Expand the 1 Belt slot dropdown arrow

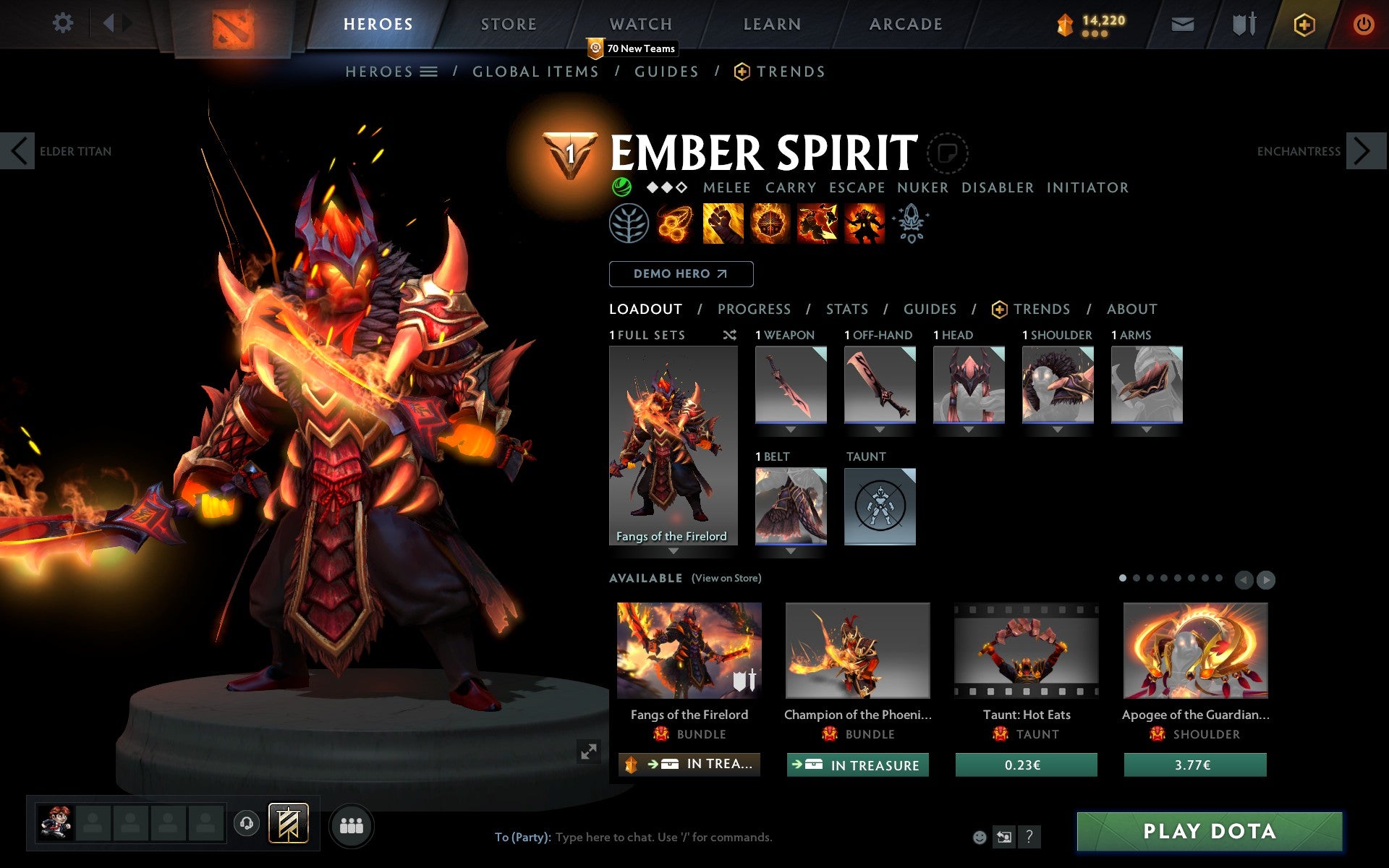(x=791, y=550)
